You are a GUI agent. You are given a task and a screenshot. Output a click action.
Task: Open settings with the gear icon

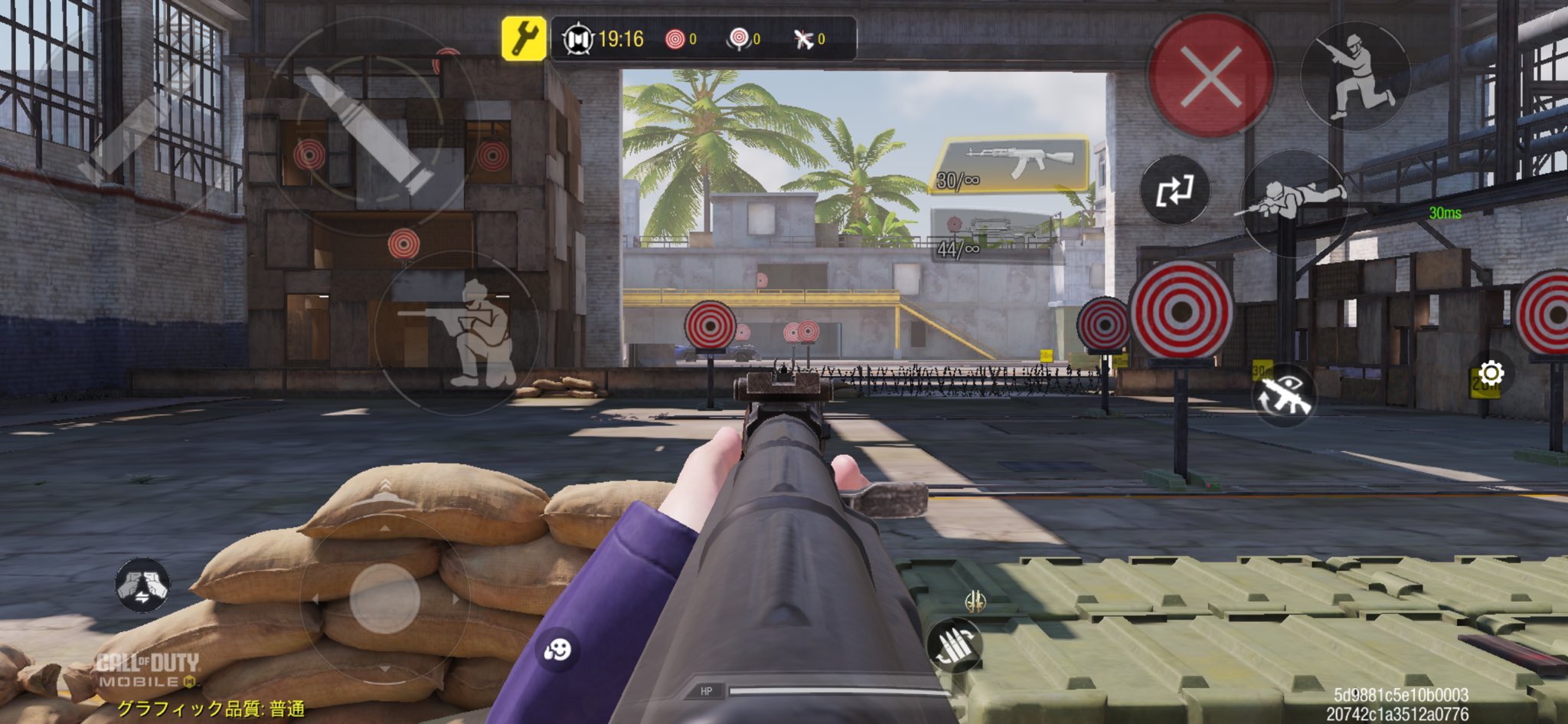point(1491,373)
